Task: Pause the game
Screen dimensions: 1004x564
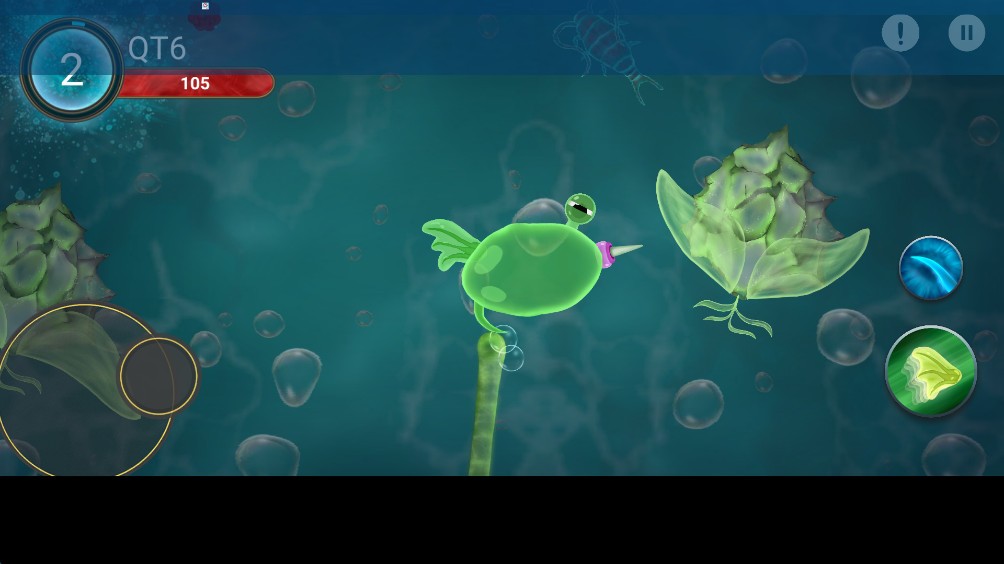Action: (966, 33)
